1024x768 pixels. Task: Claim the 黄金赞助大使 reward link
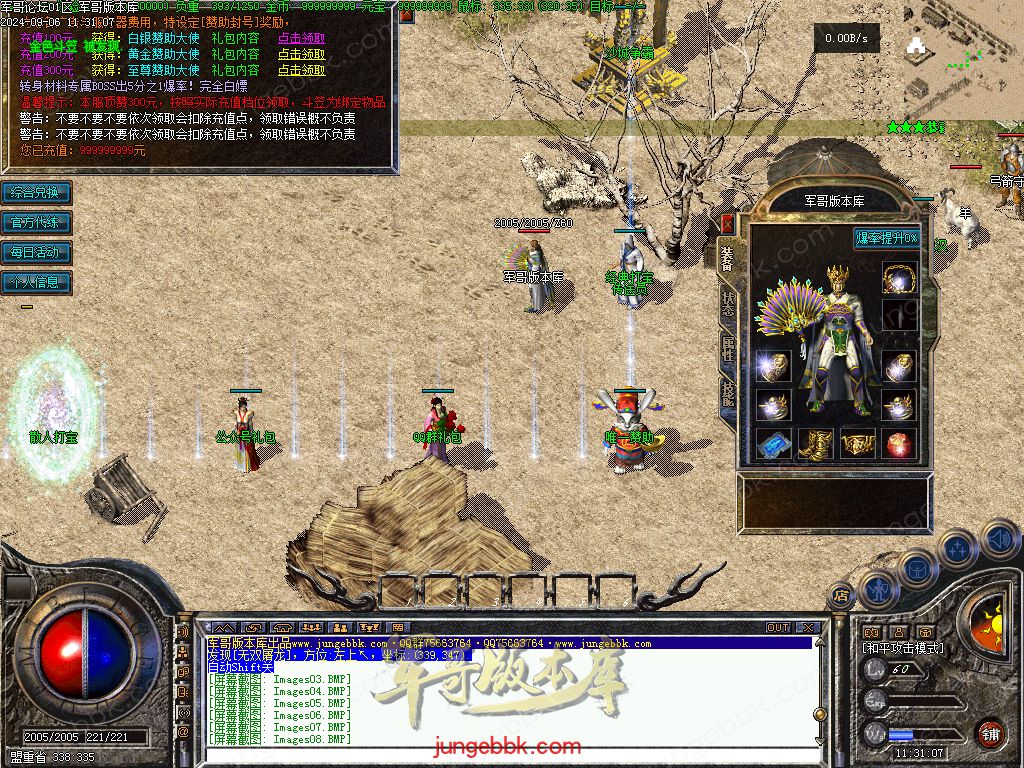301,55
